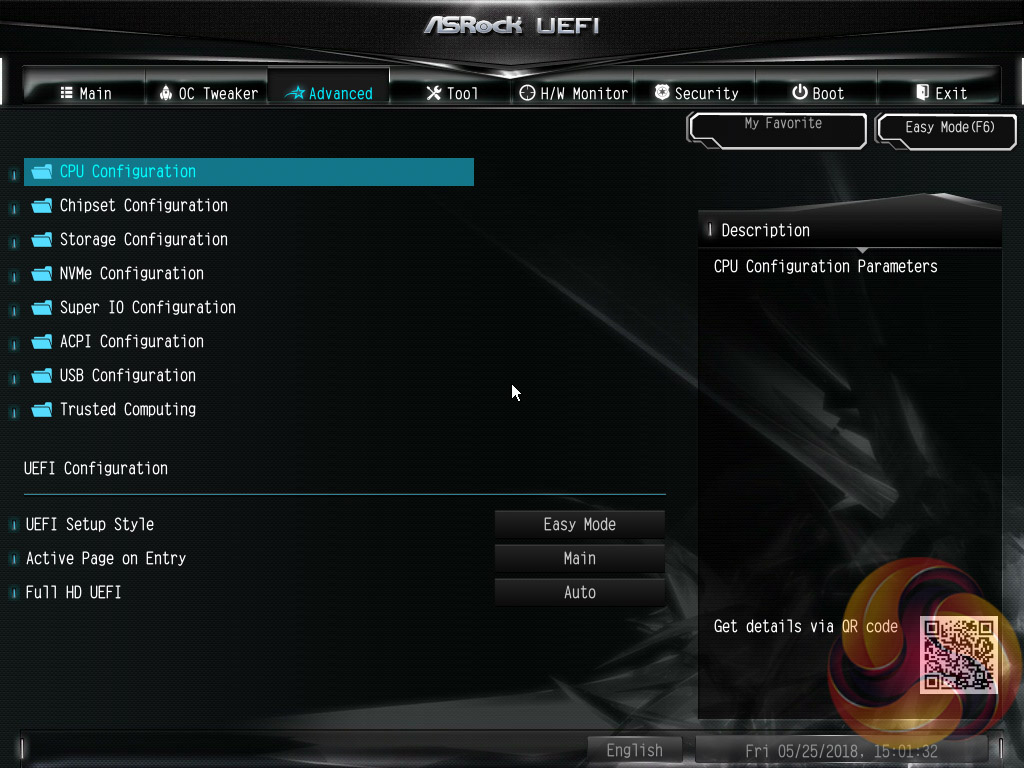Image resolution: width=1024 pixels, height=768 pixels.
Task: Select Trusted Computing
Action: point(127,410)
